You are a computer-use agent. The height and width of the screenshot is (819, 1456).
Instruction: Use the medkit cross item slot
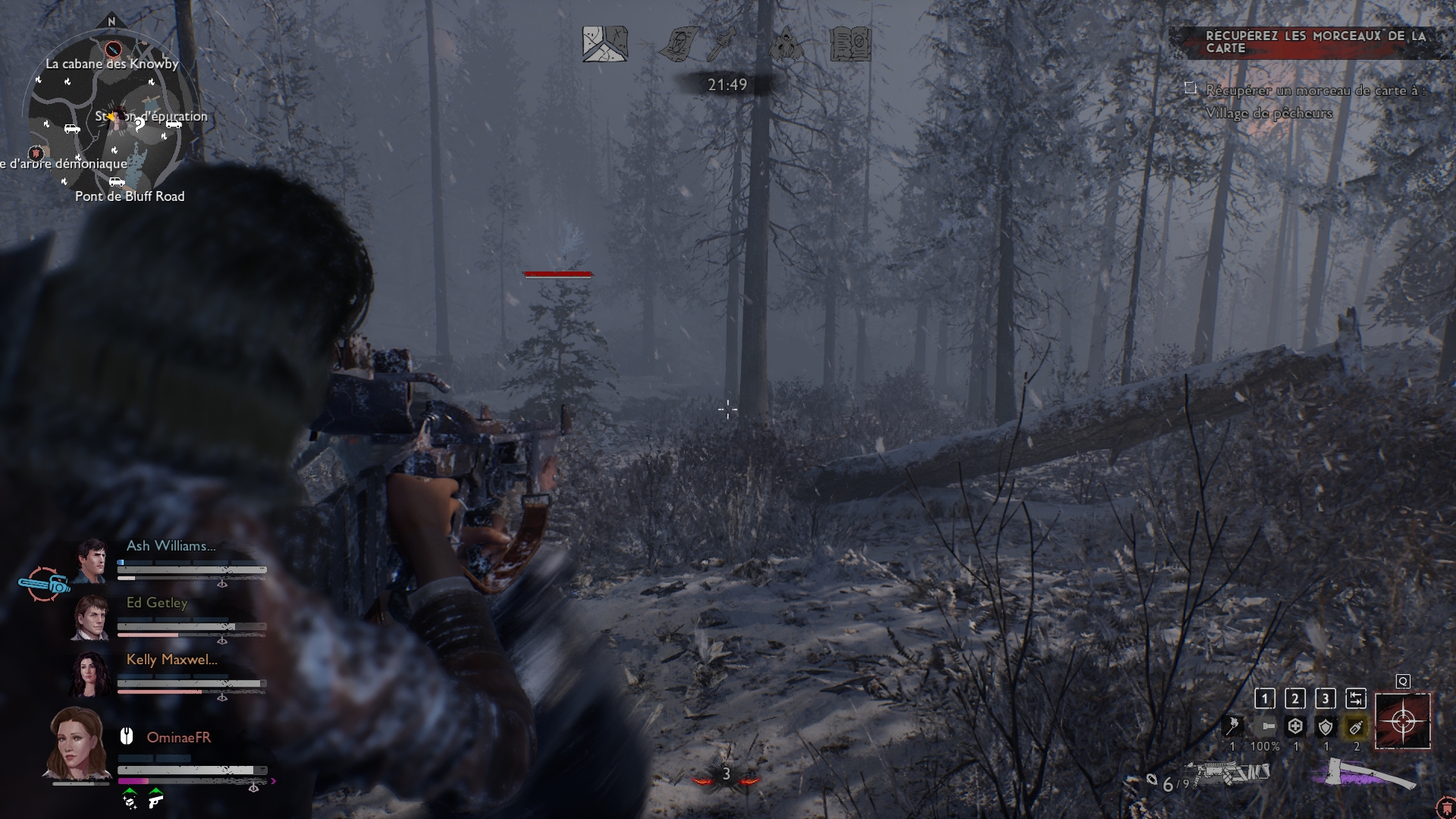1295,726
